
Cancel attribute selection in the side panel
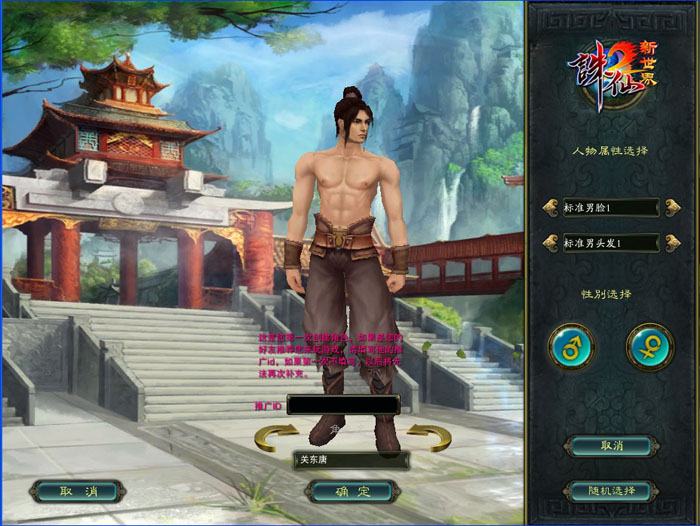[610, 445]
